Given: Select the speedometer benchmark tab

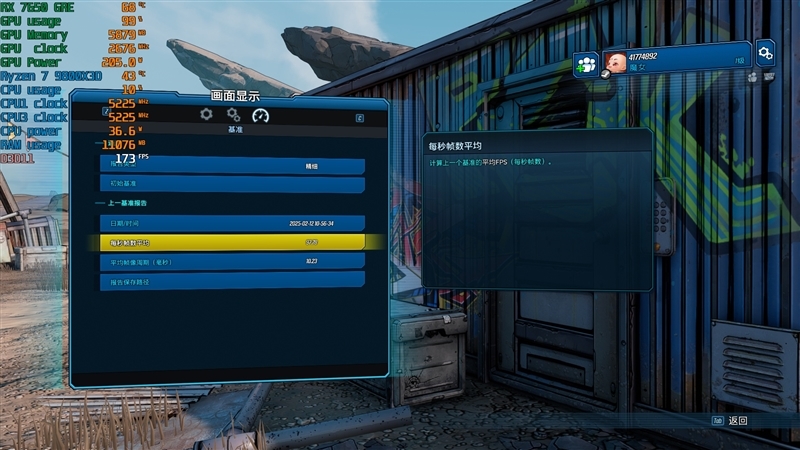Looking at the screenshot, I should pos(261,114).
